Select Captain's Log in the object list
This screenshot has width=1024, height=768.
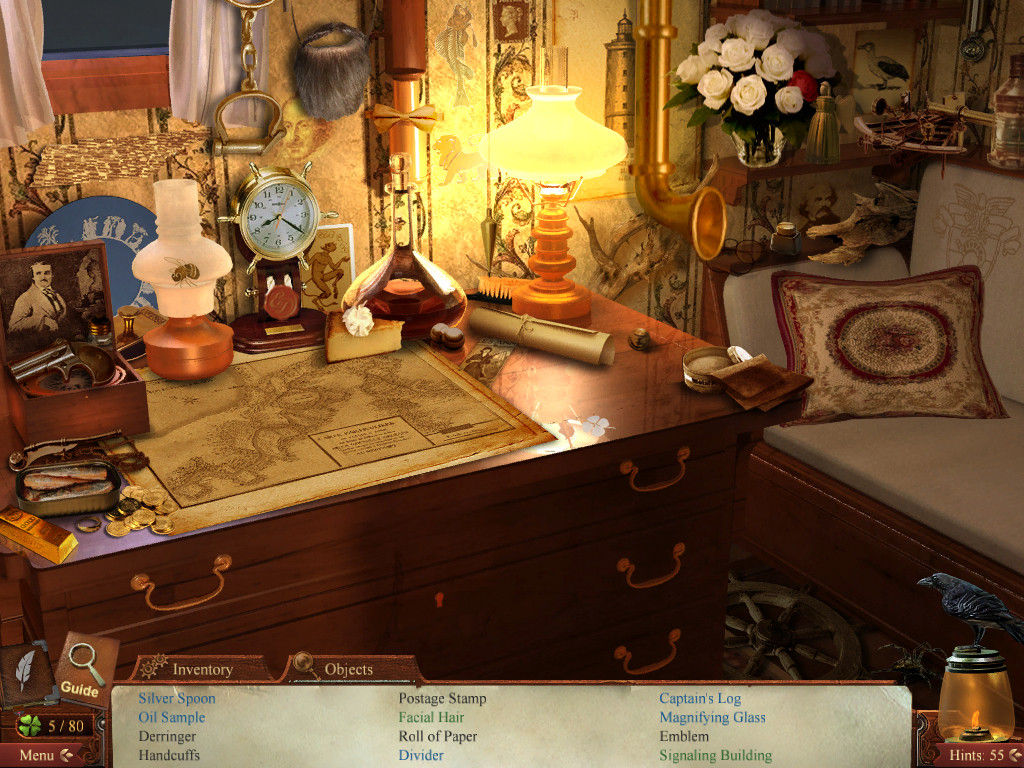[700, 698]
